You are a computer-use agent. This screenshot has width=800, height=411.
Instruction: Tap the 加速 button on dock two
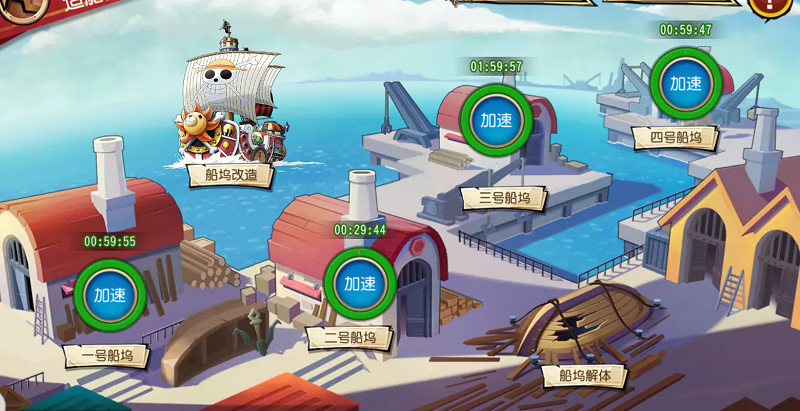coord(359,284)
